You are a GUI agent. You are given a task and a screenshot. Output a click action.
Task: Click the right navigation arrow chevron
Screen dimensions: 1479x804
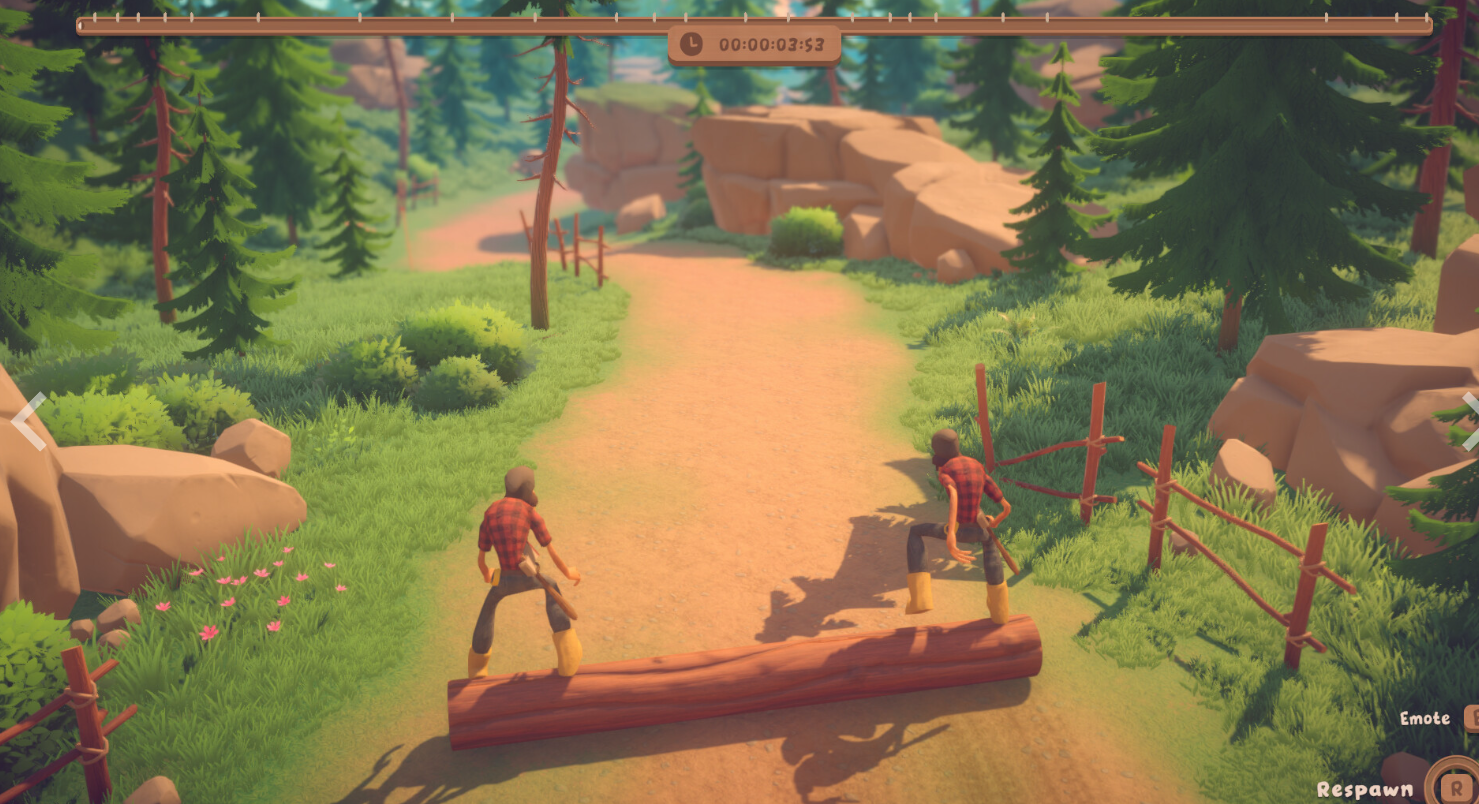pyautogui.click(x=1470, y=420)
